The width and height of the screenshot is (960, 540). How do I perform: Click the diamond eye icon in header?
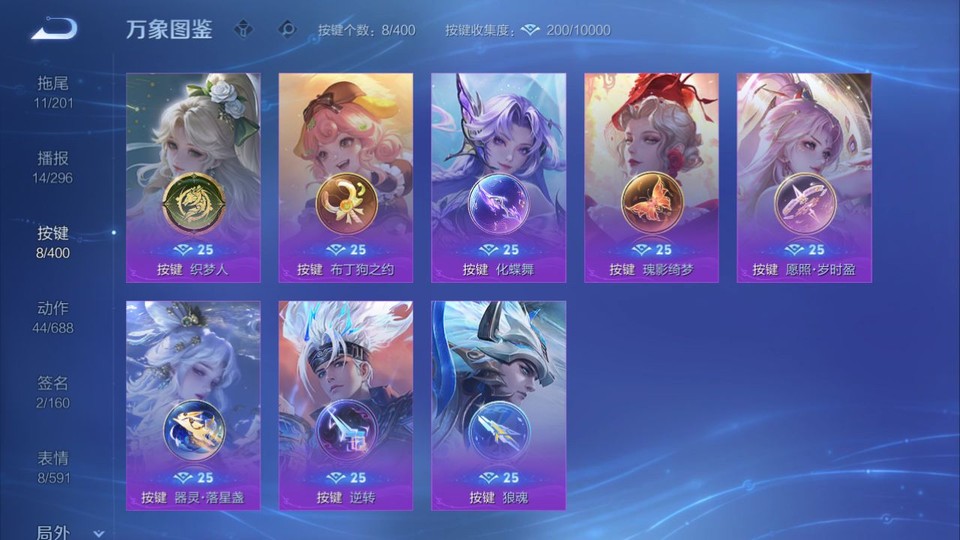coord(288,29)
